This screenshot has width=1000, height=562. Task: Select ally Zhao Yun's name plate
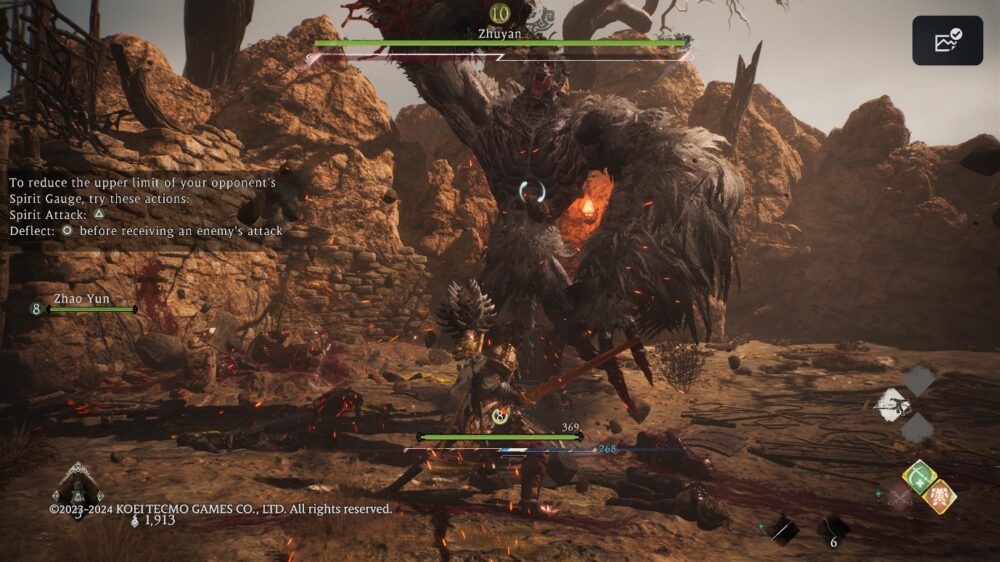coord(83,299)
